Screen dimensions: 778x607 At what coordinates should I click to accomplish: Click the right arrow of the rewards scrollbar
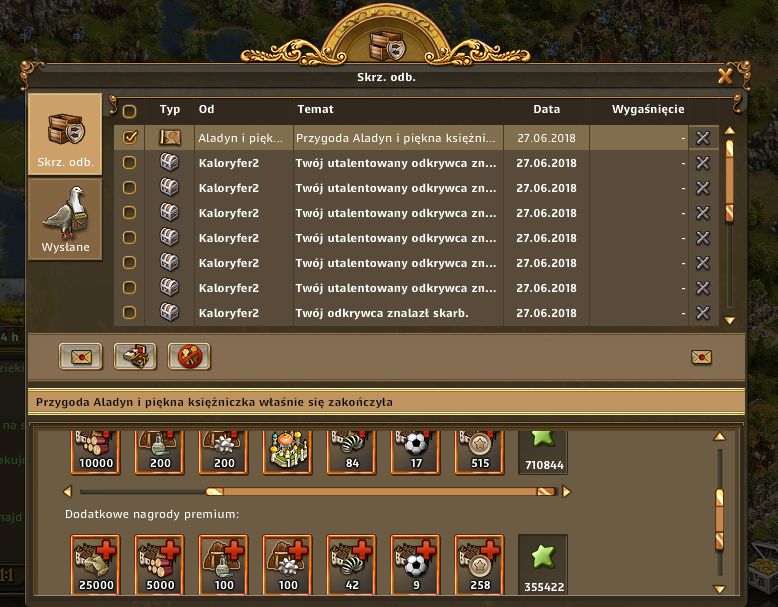click(566, 492)
